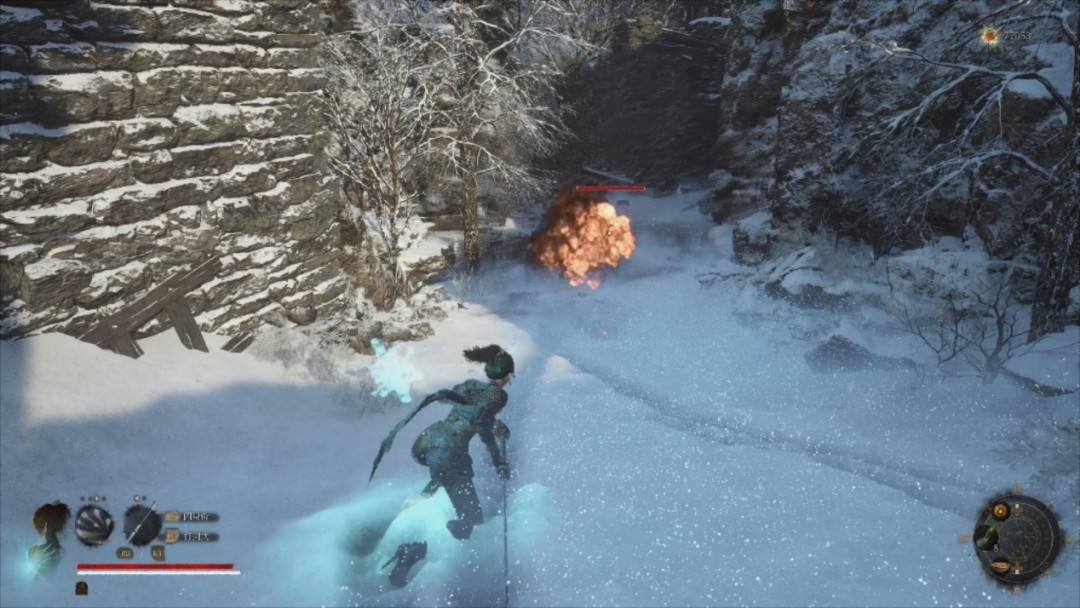Click the small tablet status icon

tap(81, 588)
